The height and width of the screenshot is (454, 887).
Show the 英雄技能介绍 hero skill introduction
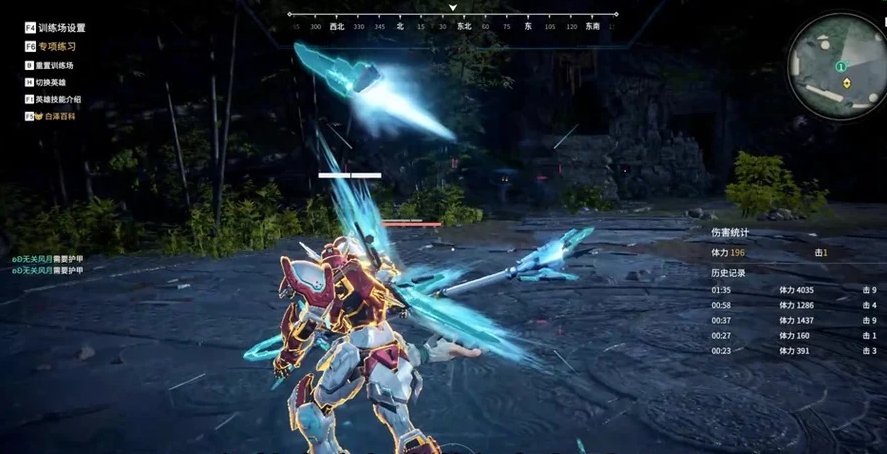pos(59,99)
